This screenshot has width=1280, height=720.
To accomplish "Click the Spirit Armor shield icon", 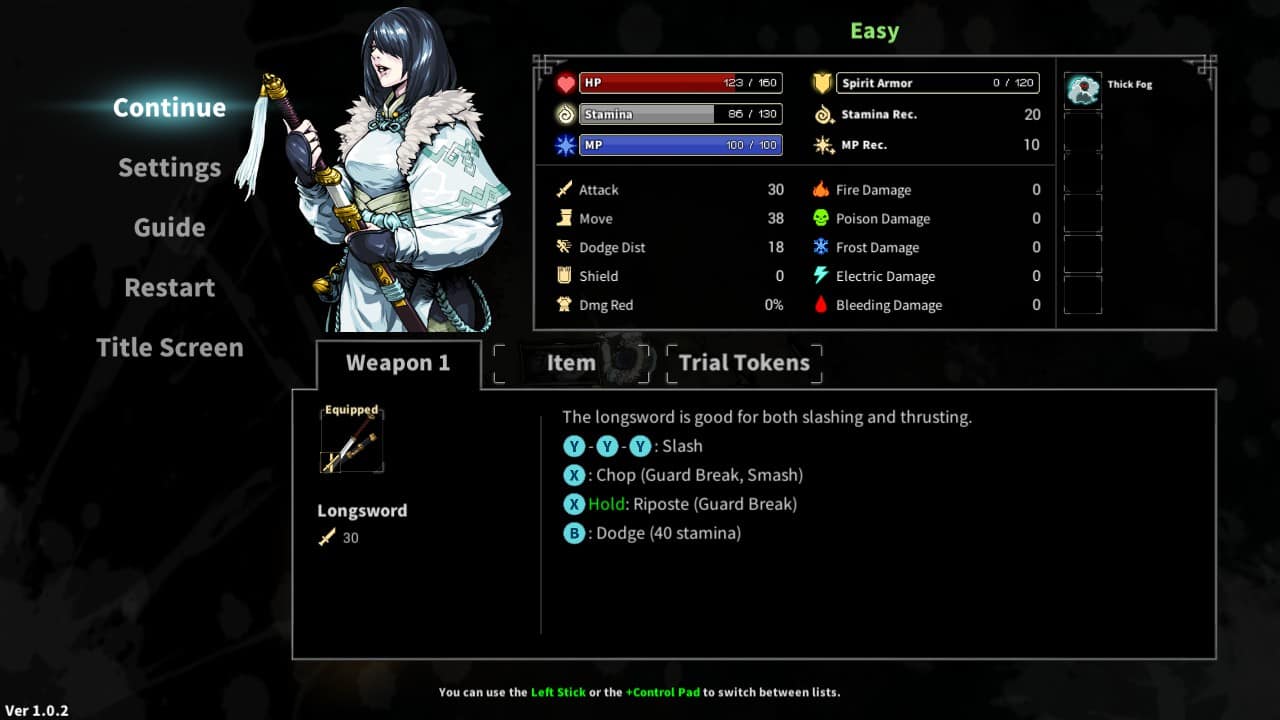I will (x=821, y=82).
